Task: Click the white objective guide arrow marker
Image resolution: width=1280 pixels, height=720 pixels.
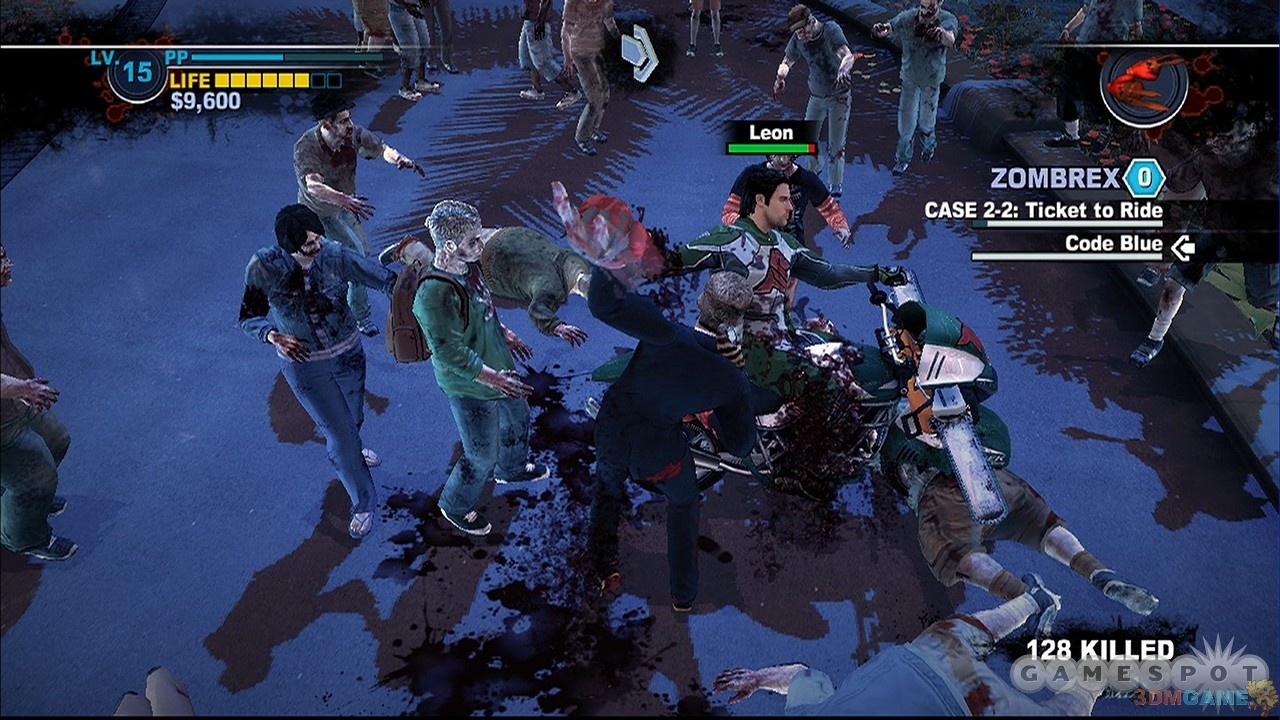Action: point(639,53)
